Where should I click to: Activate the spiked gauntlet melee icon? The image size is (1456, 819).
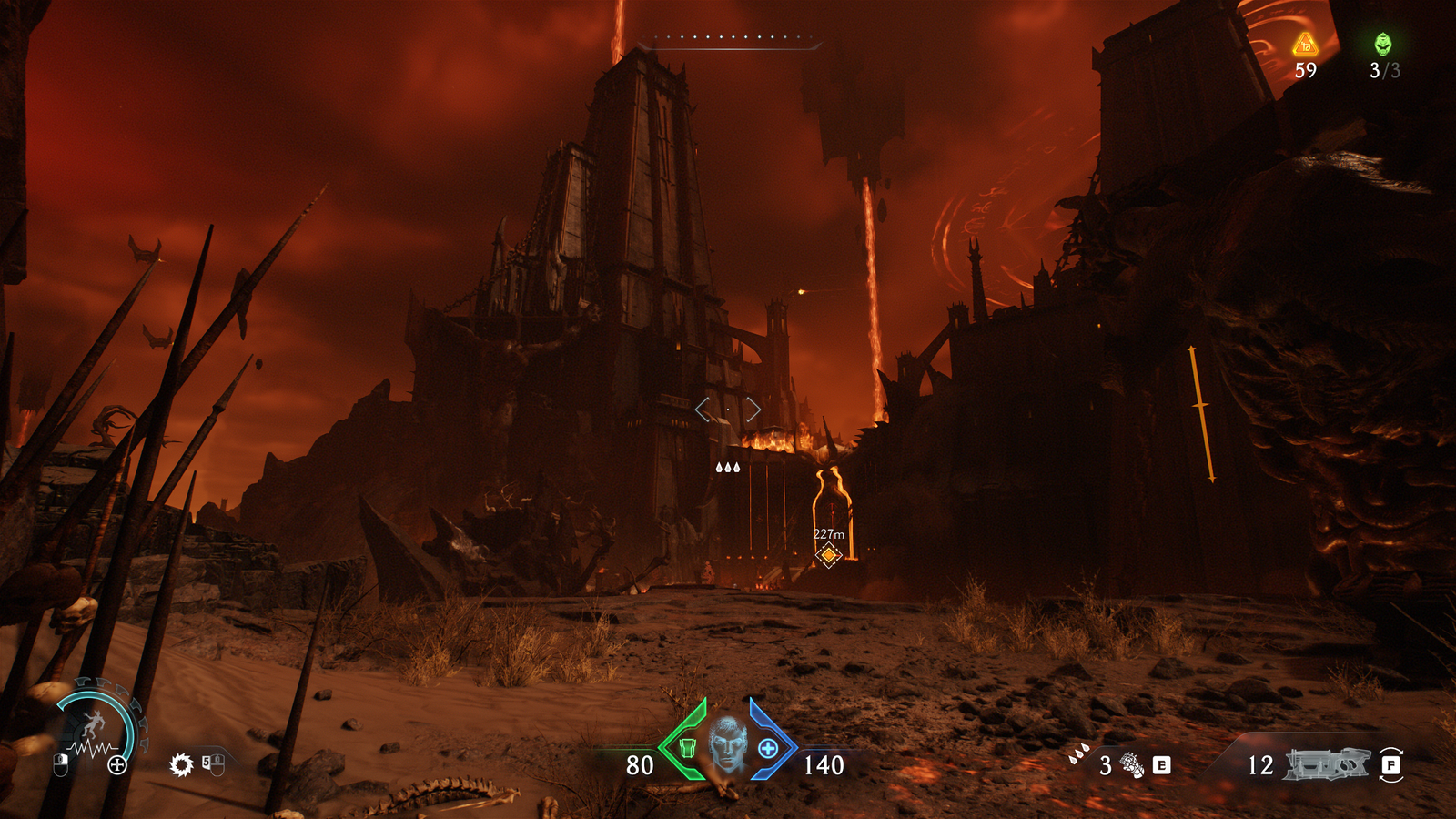tap(1132, 765)
